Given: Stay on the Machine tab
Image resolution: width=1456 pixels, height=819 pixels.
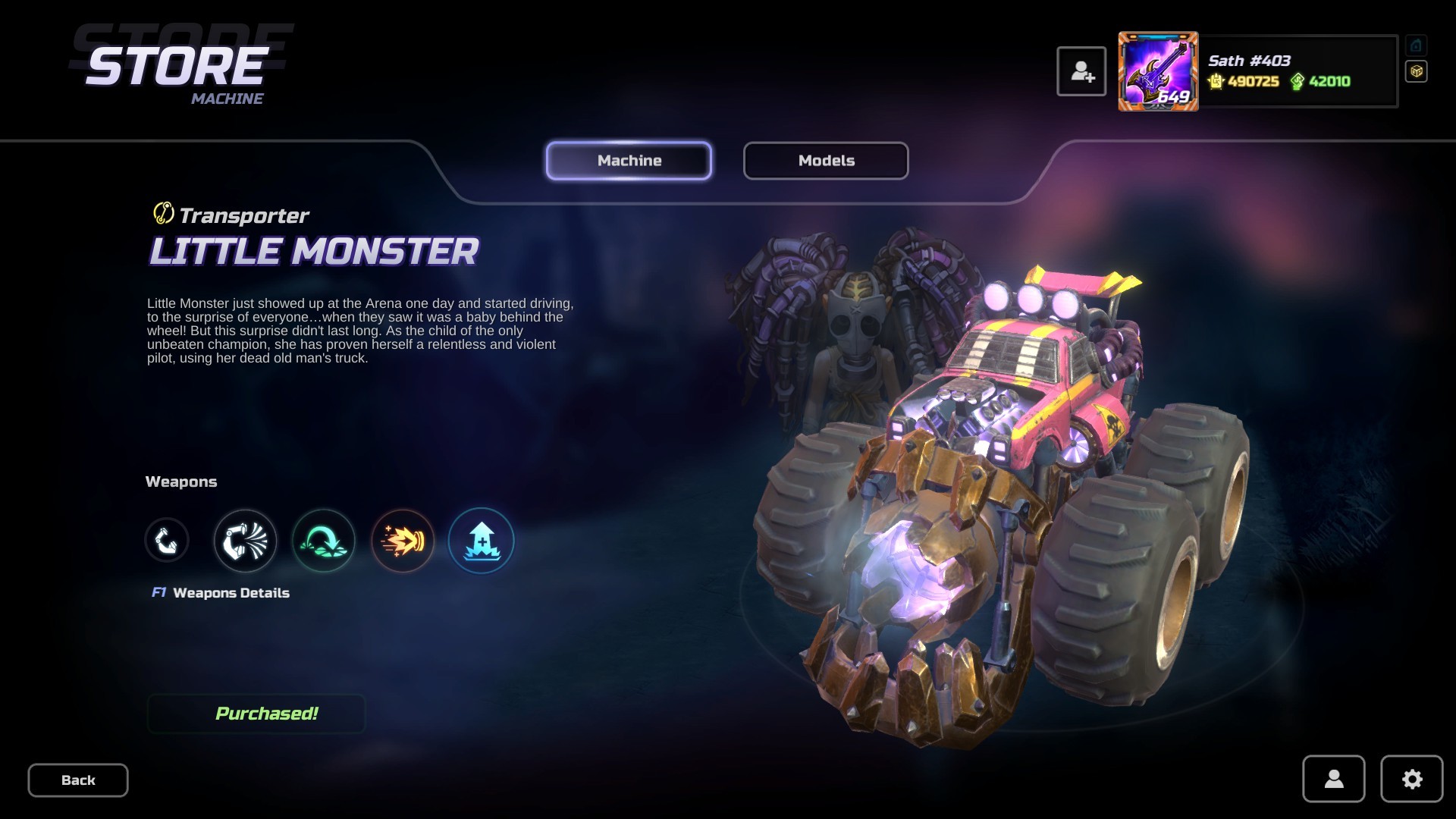Looking at the screenshot, I should tap(629, 160).
